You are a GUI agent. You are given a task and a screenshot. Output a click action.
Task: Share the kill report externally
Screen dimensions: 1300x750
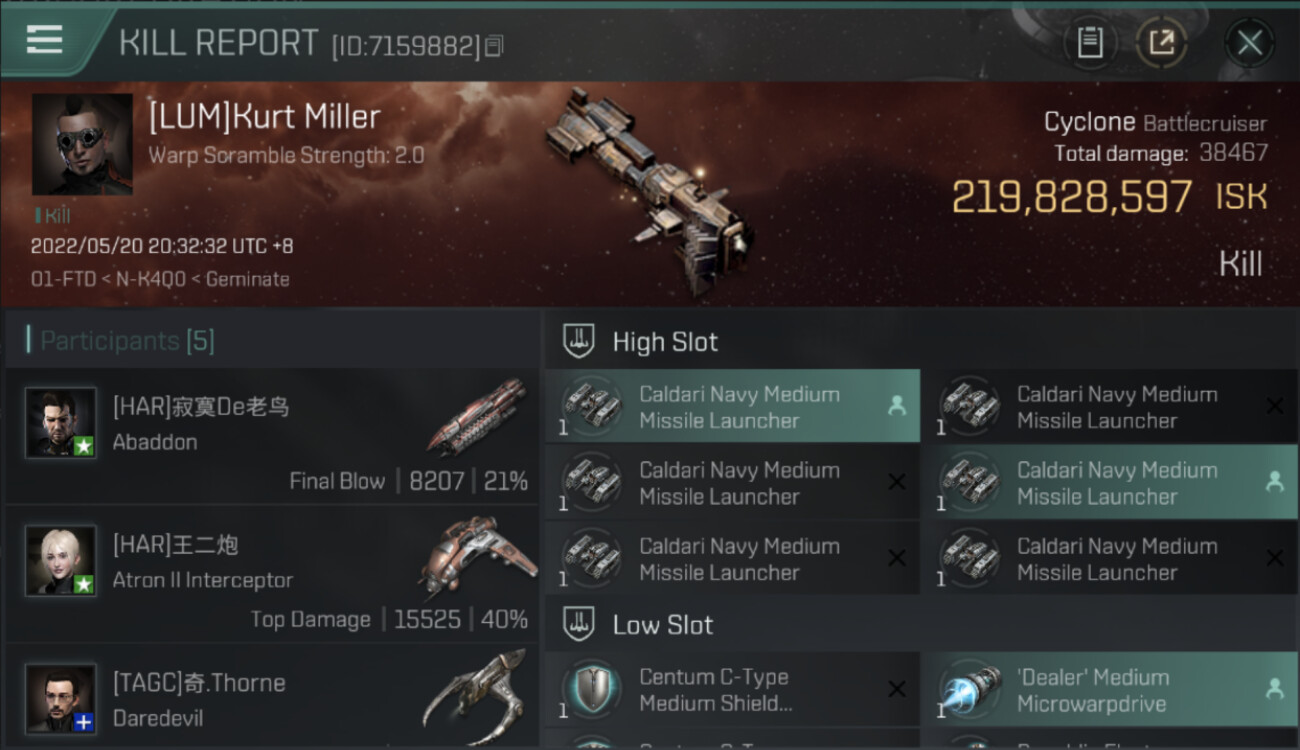pos(1161,43)
